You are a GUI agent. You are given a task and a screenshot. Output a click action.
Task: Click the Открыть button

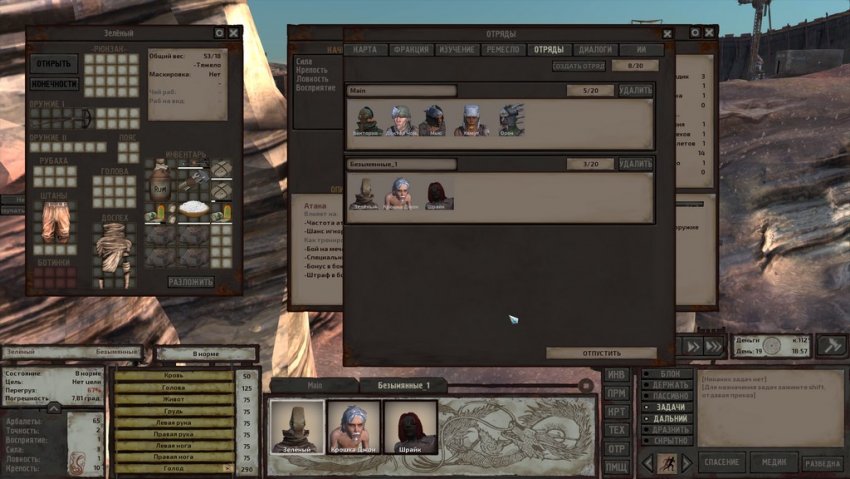click(x=54, y=64)
